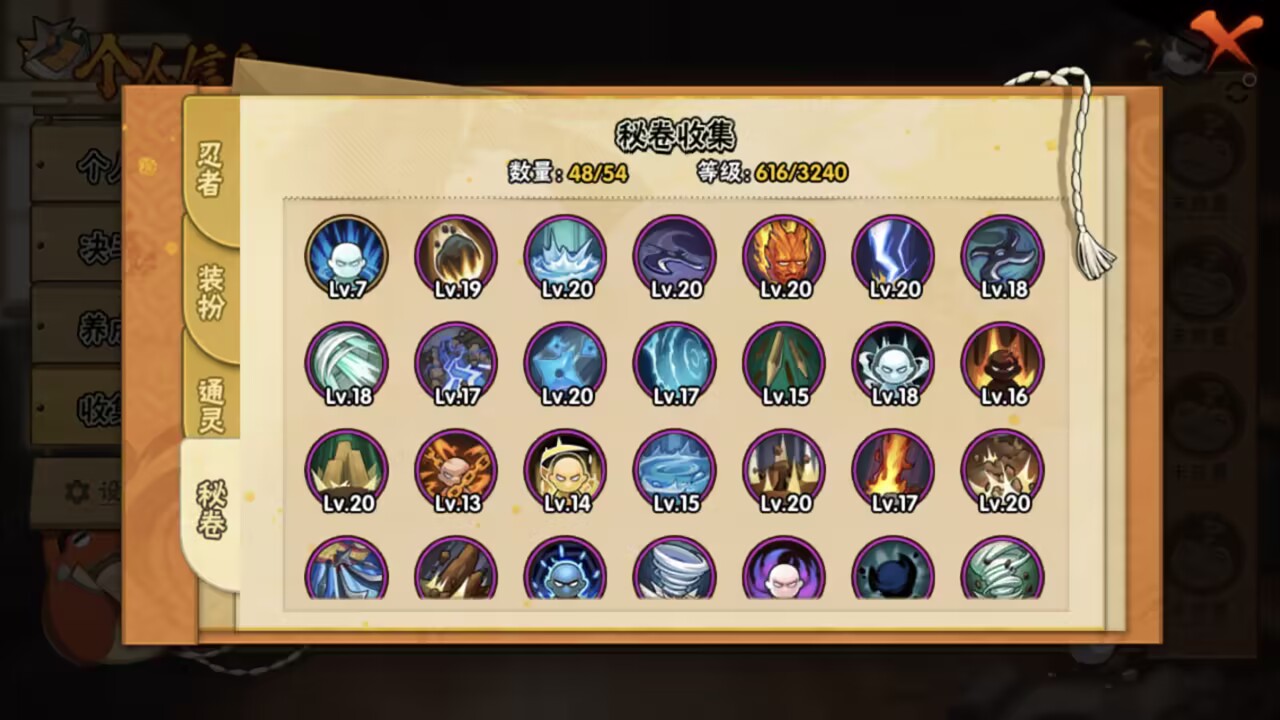This screenshot has height=720, width=1280.
Task: Select the Lv.7 white chakra figure scroll
Action: (x=346, y=256)
